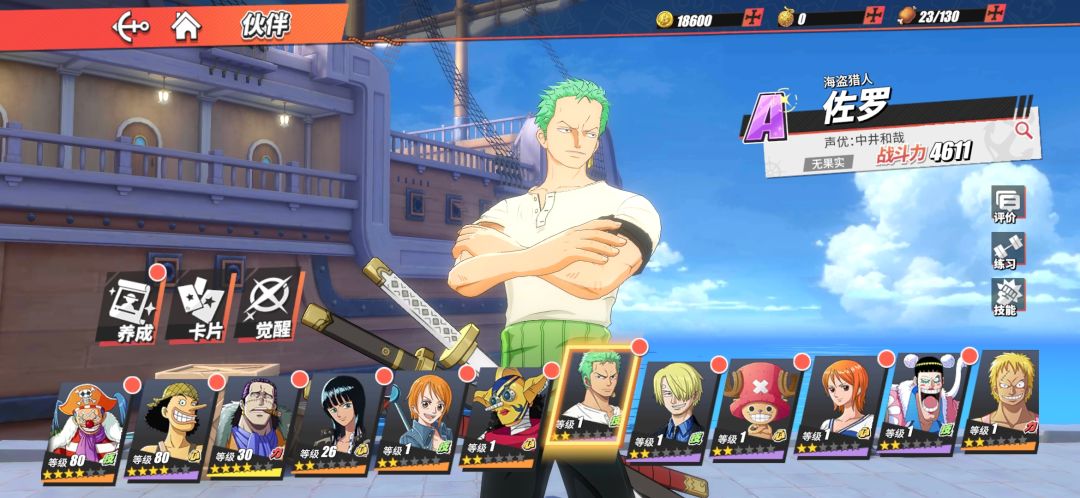The height and width of the screenshot is (498, 1080).
Task: Select Buggy the clown's character card
Action: (84, 430)
